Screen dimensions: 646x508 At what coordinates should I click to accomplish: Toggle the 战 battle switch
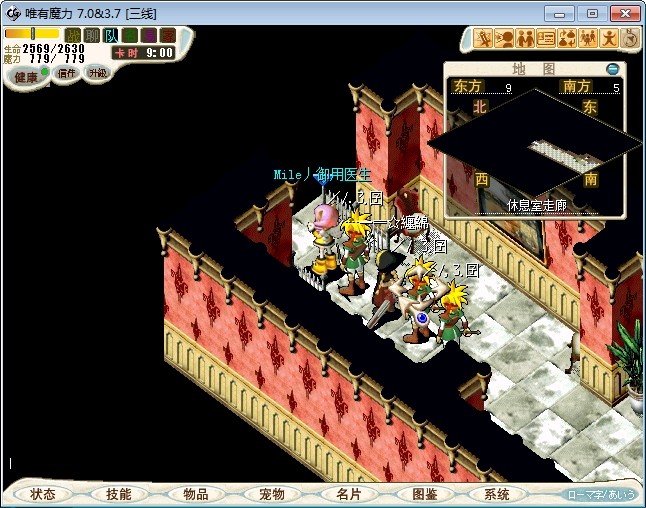(73, 35)
